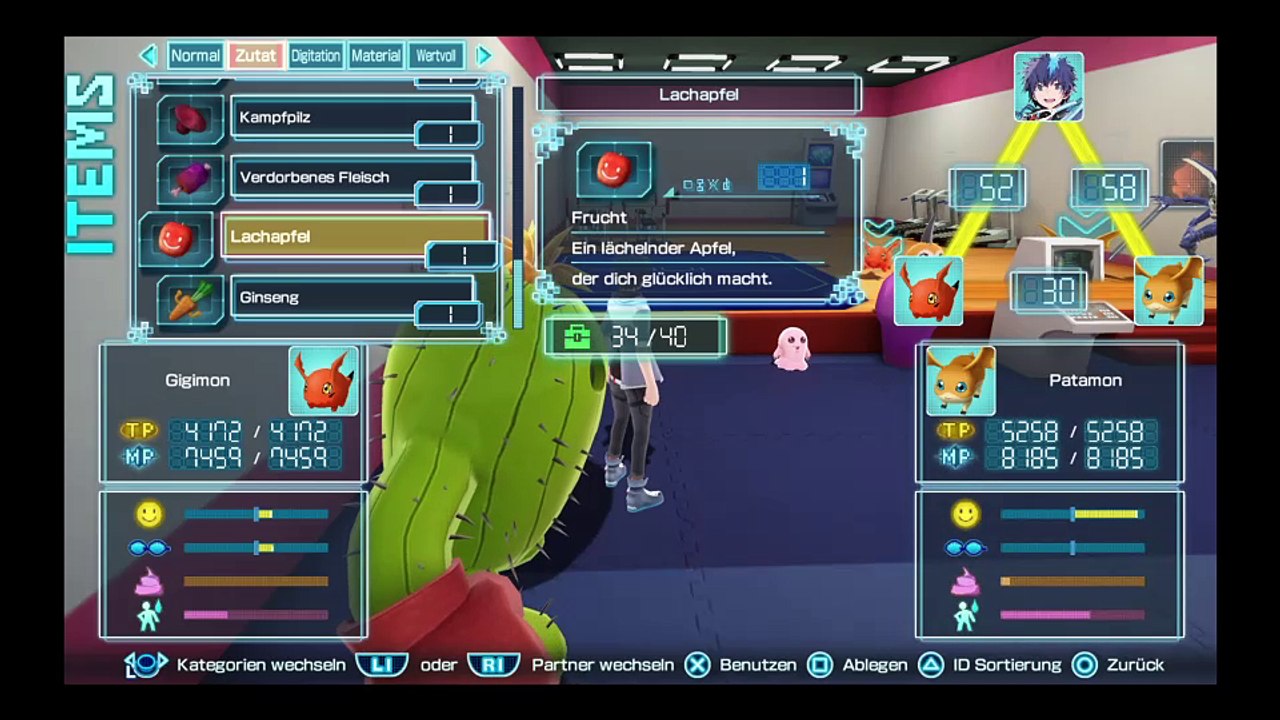Choose the Patamon partner portrait
The width and height of the screenshot is (1280, 720).
[x=961, y=381]
